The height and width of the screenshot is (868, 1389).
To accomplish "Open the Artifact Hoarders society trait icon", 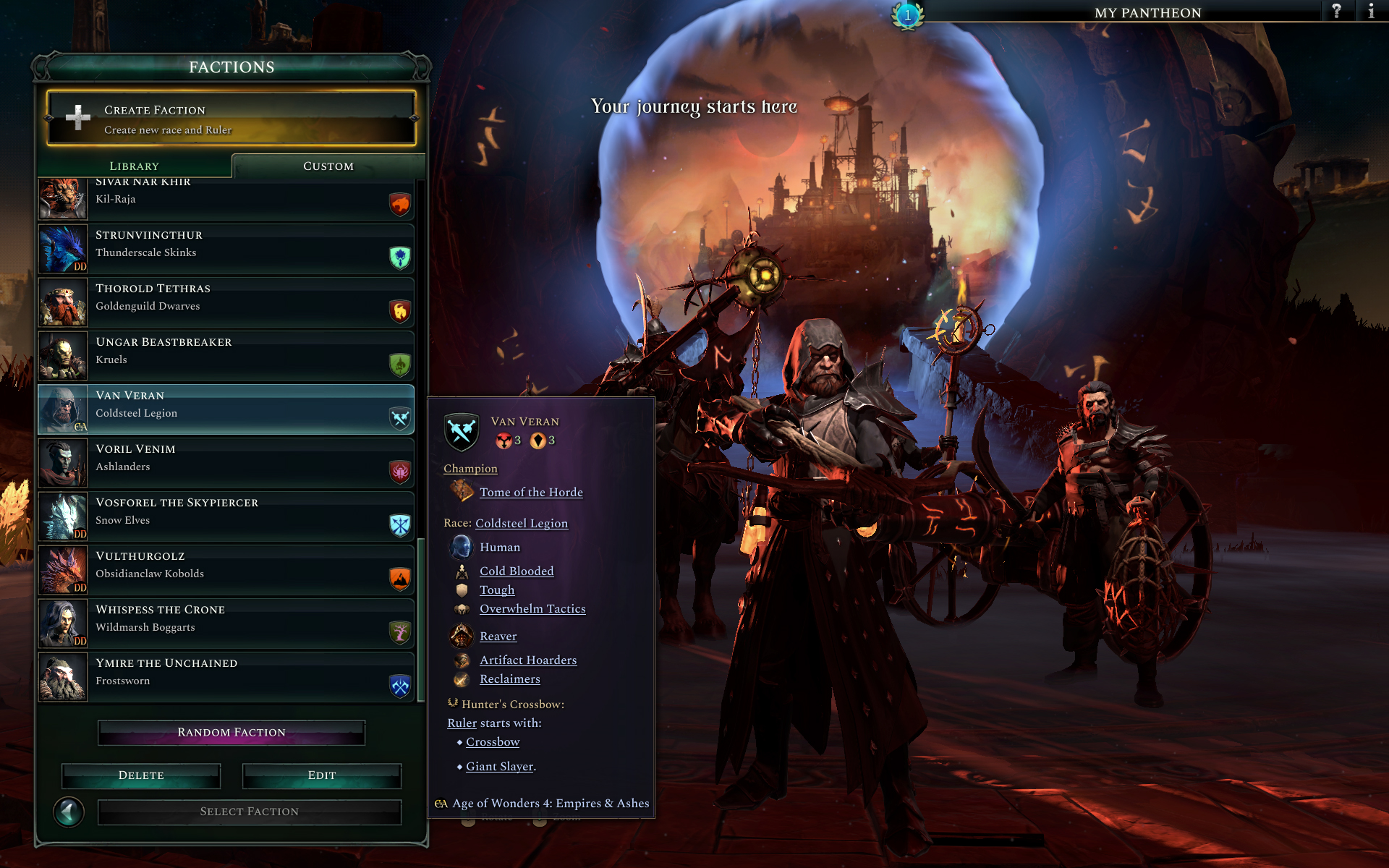I will (x=462, y=660).
